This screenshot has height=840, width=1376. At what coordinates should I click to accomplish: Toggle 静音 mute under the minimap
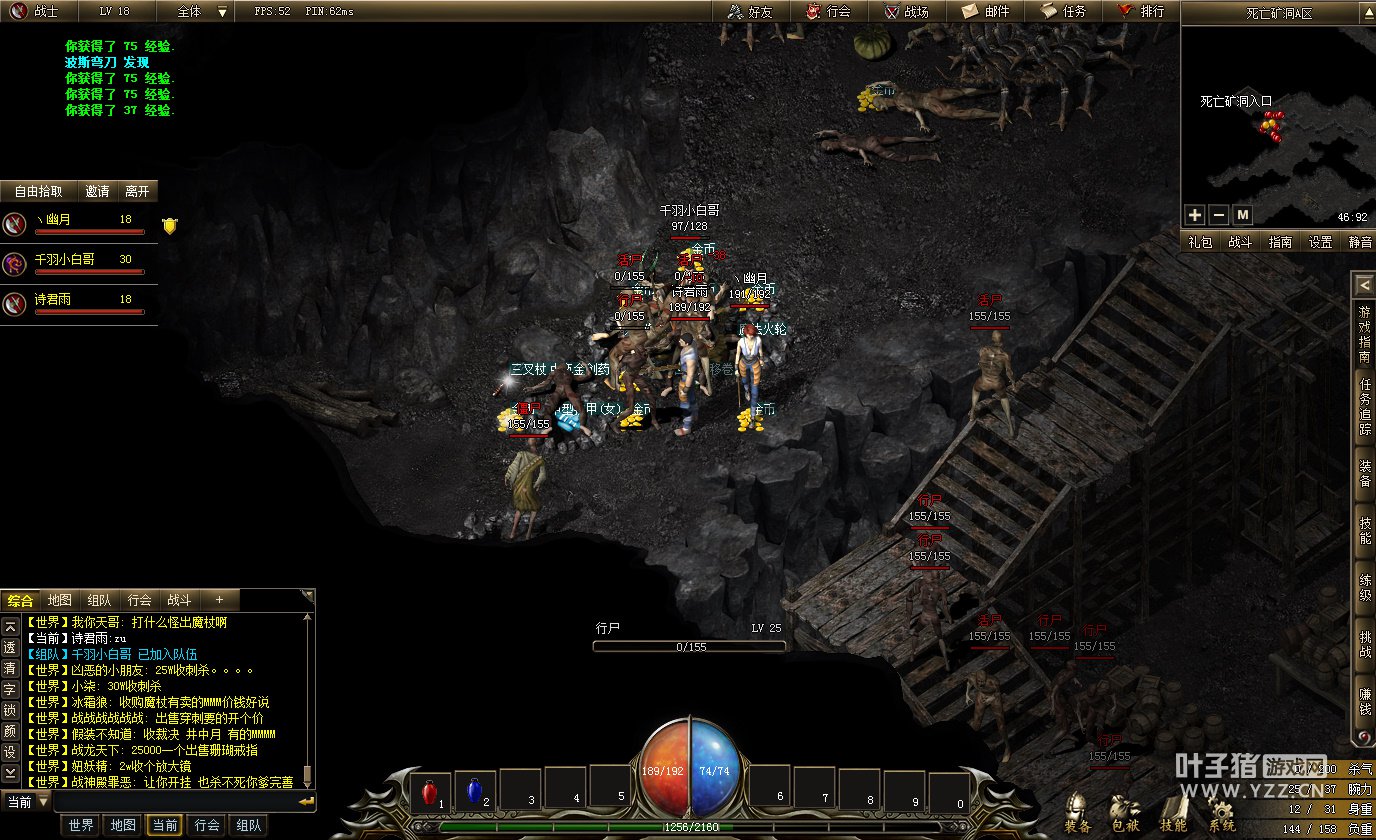click(x=1360, y=242)
